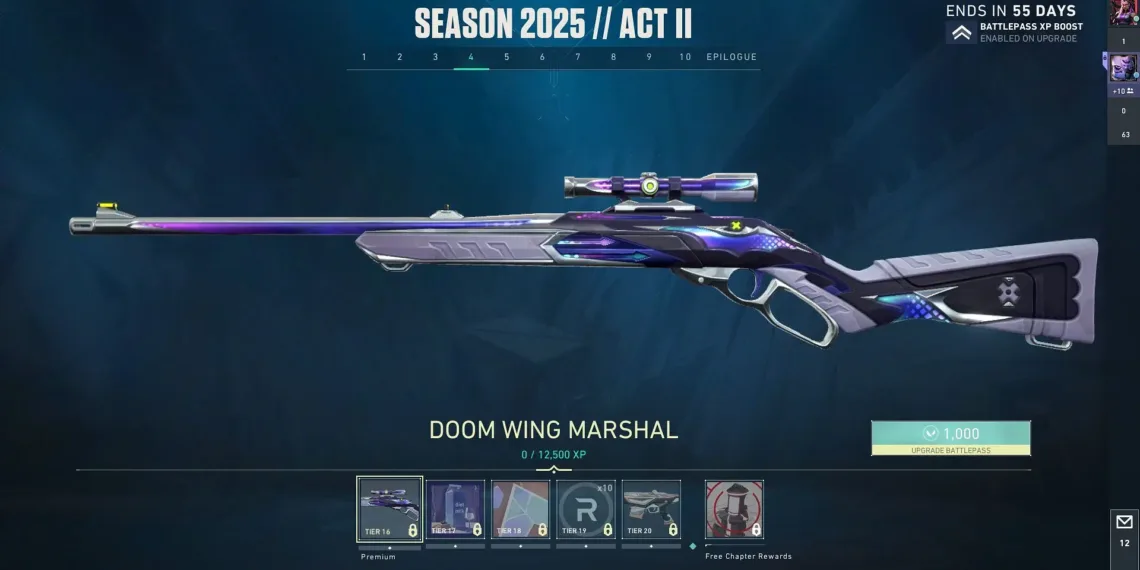1140x570 pixels.
Task: Select the Tier 19 Radianite x10 reward
Action: click(x=586, y=509)
